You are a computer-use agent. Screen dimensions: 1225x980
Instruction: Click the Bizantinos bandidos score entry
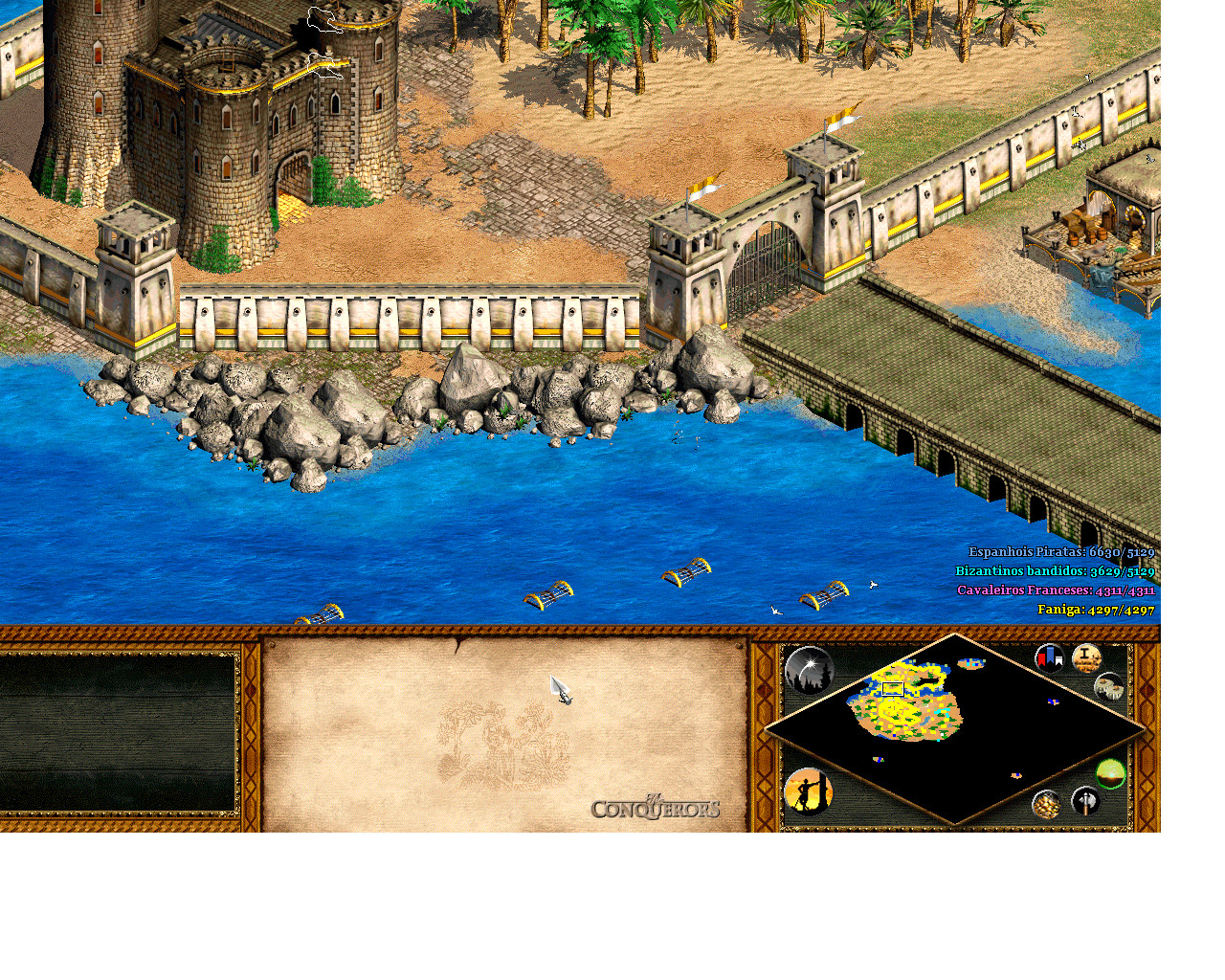click(1055, 571)
